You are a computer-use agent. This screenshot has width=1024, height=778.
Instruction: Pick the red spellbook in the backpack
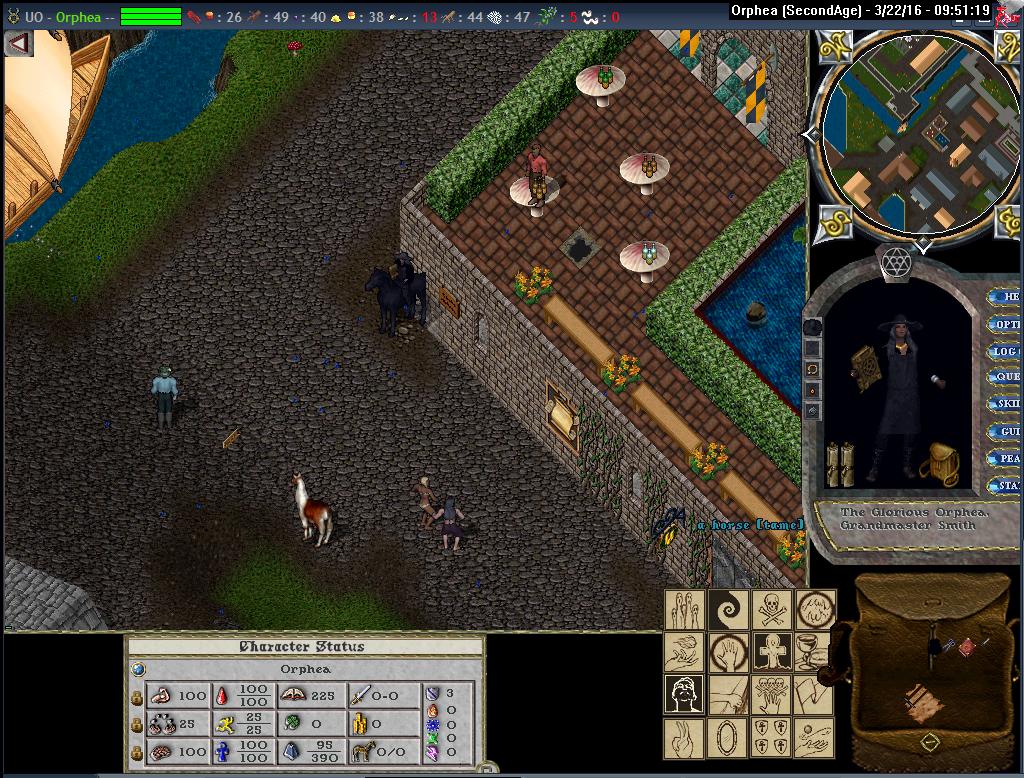click(967, 648)
